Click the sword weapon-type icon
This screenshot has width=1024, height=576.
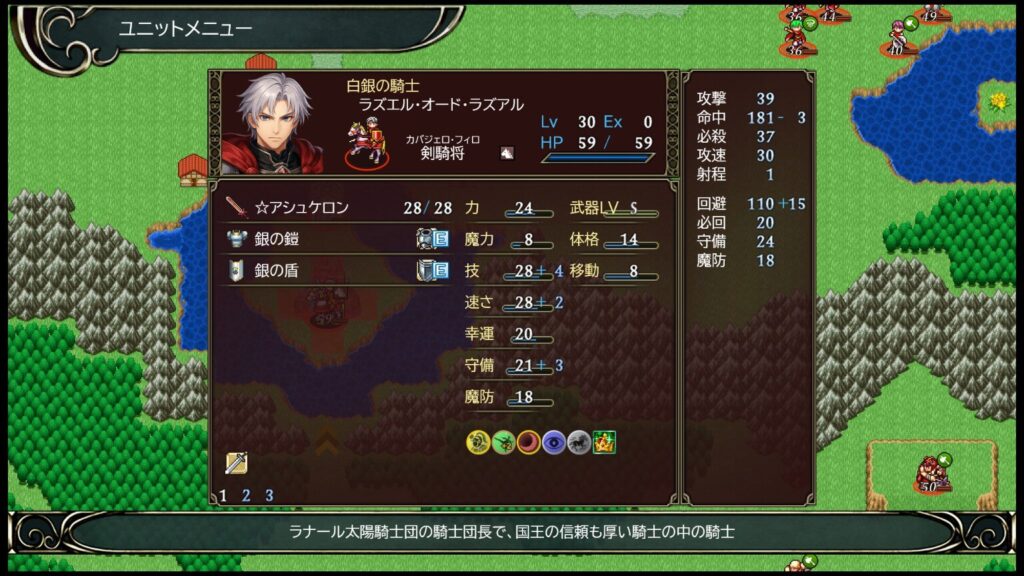coord(236,462)
